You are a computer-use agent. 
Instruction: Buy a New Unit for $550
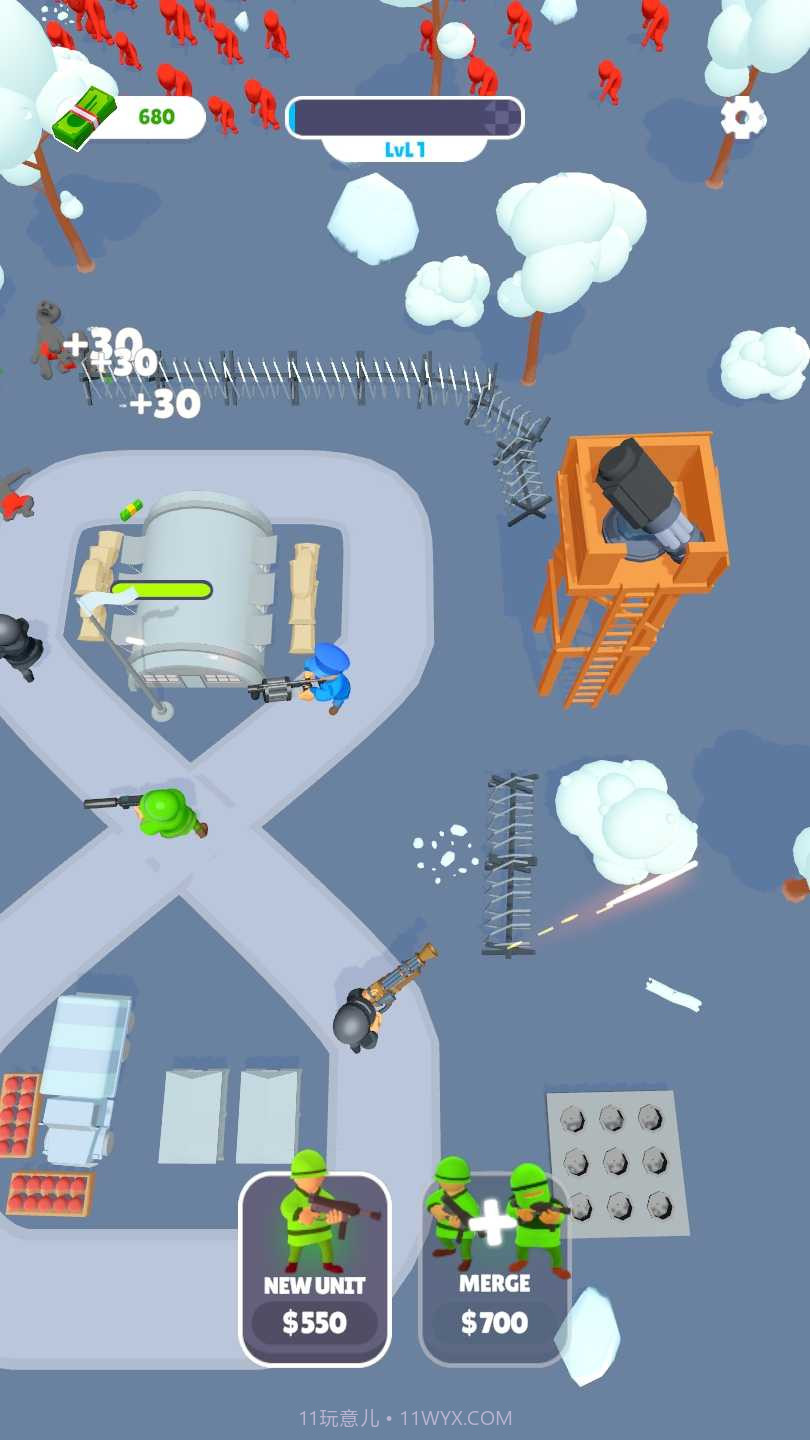(x=315, y=1270)
